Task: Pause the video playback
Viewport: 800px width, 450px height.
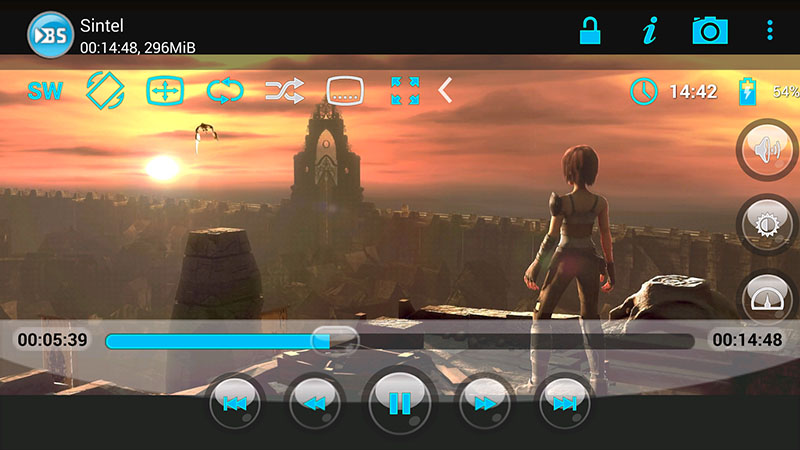Action: 399,403
